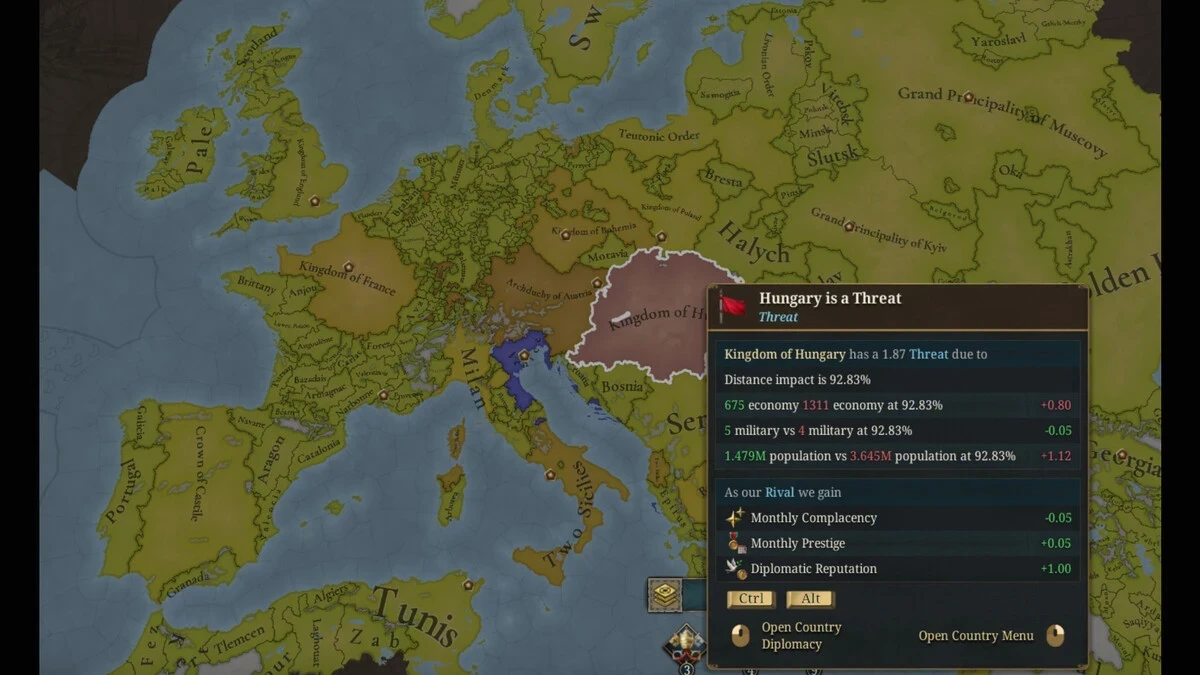This screenshot has height=675, width=1200.
Task: Click the crown diamond badge numbered 3
Action: (686, 646)
